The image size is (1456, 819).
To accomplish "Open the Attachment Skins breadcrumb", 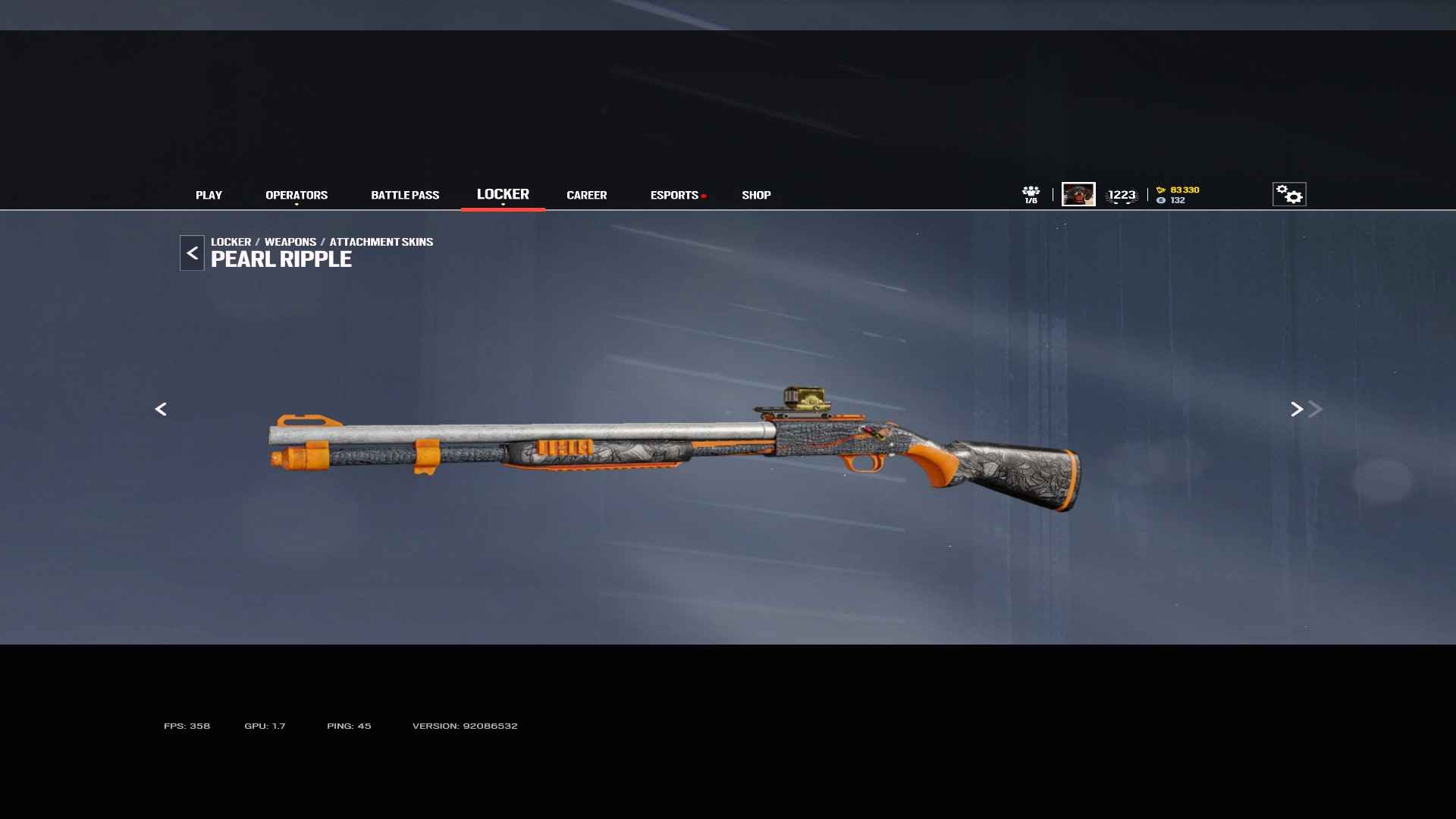I will [381, 242].
